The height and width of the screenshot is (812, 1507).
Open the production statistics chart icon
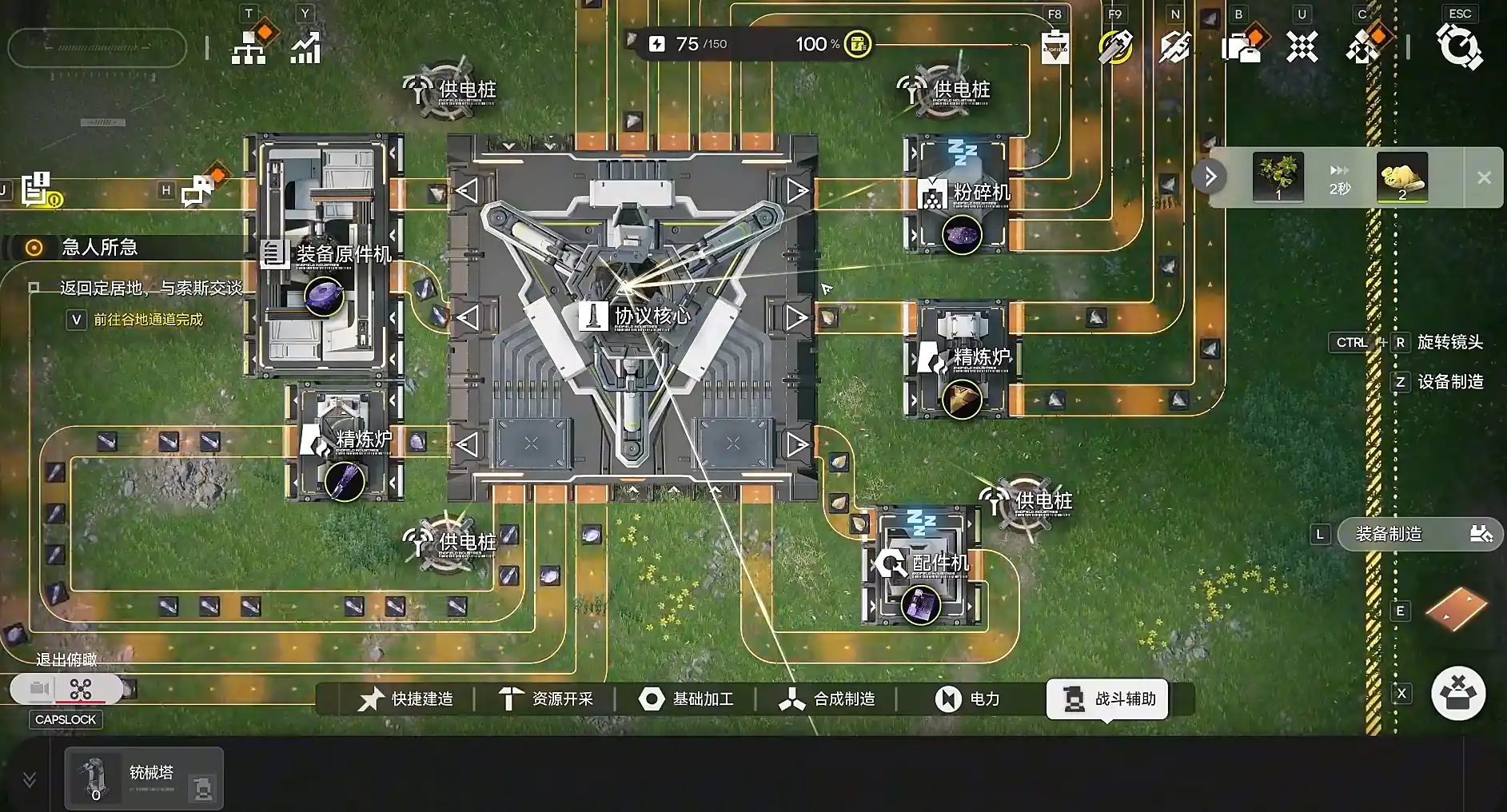(305, 47)
